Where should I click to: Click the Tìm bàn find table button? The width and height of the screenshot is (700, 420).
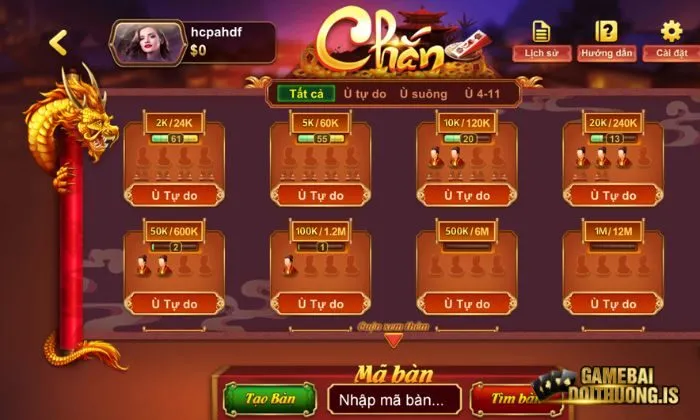[x=510, y=399]
